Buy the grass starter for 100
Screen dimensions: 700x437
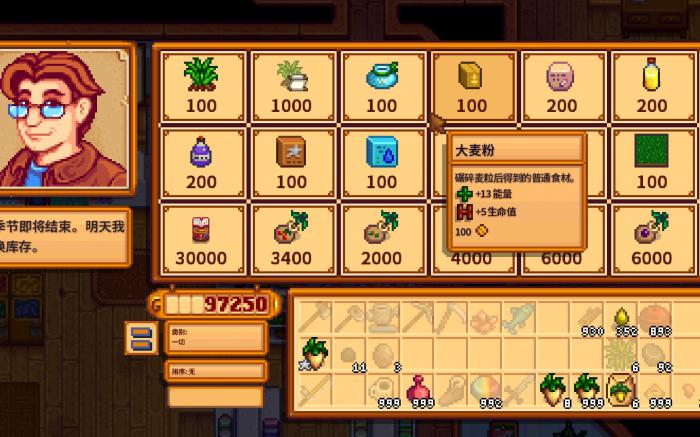pyautogui.click(x=202, y=84)
